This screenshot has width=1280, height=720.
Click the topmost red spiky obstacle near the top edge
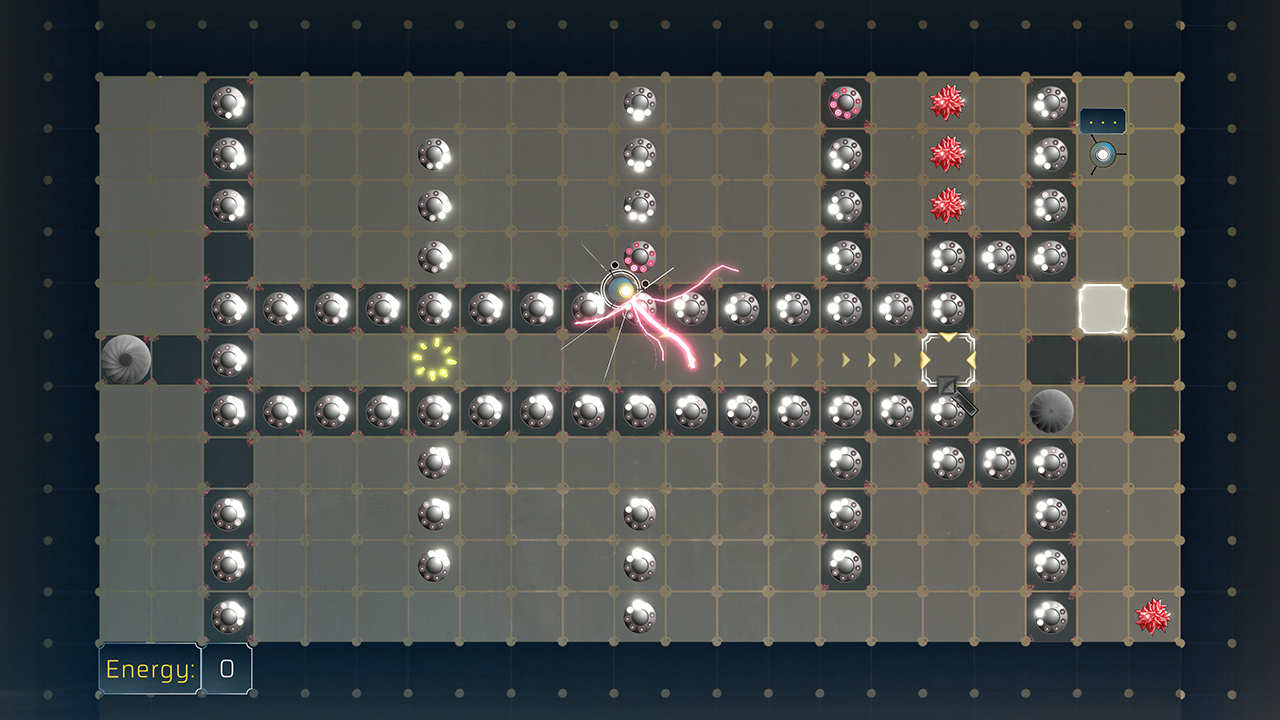tap(948, 104)
